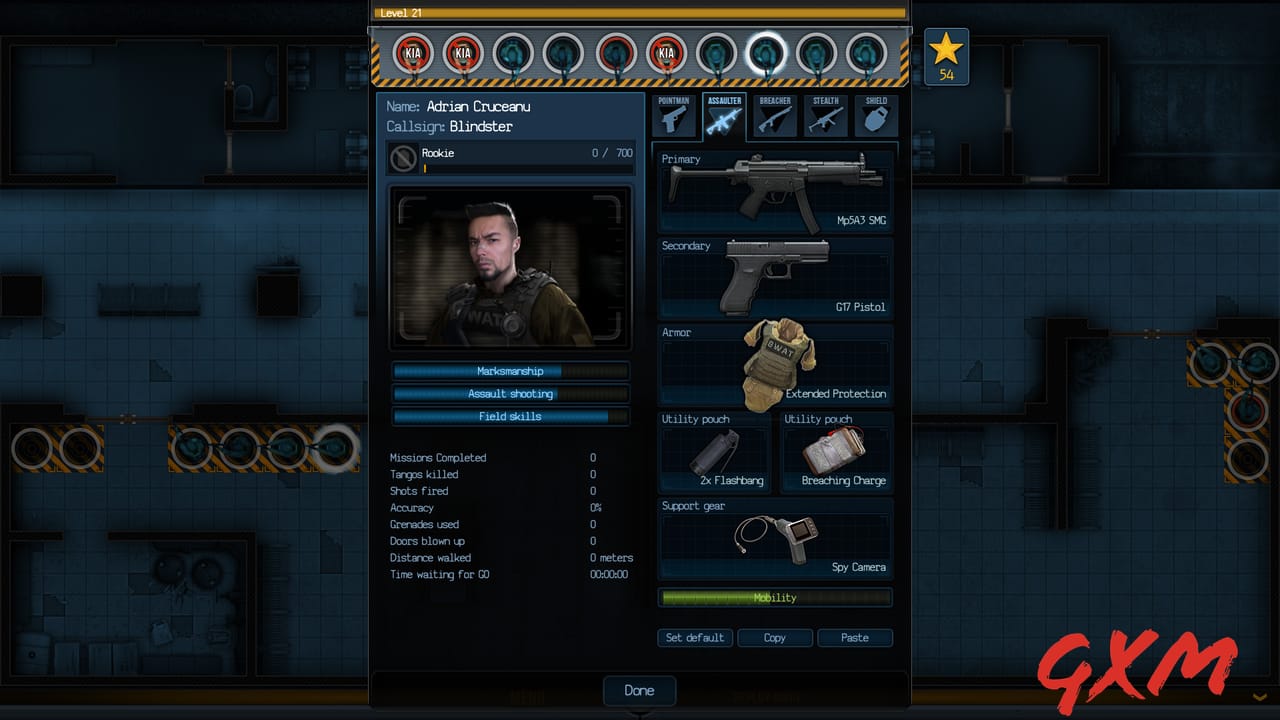The height and width of the screenshot is (720, 1280).
Task: Switch to the Breacher class tab
Action: click(774, 117)
